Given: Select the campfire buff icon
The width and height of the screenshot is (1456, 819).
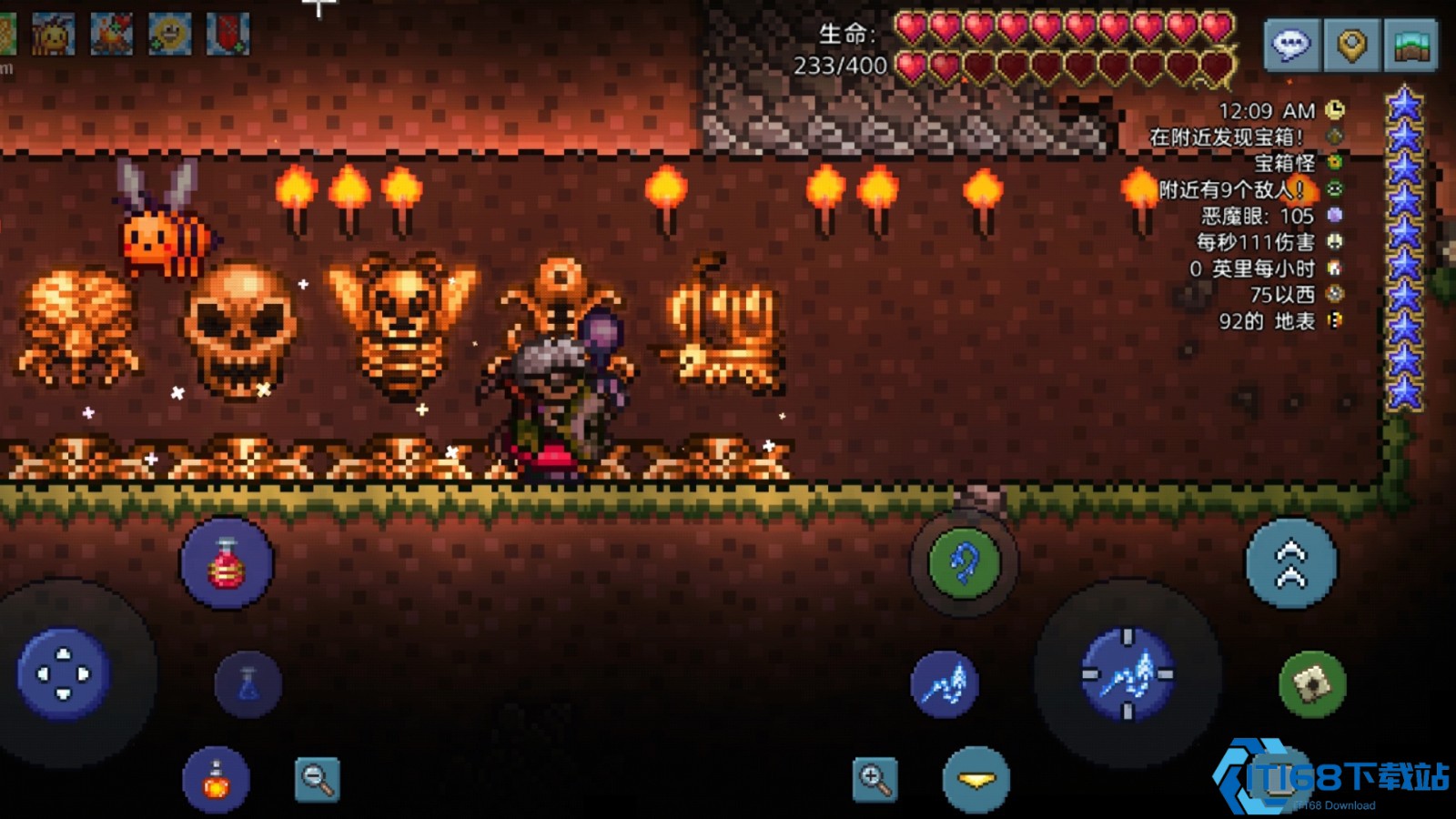Looking at the screenshot, I should 111,35.
